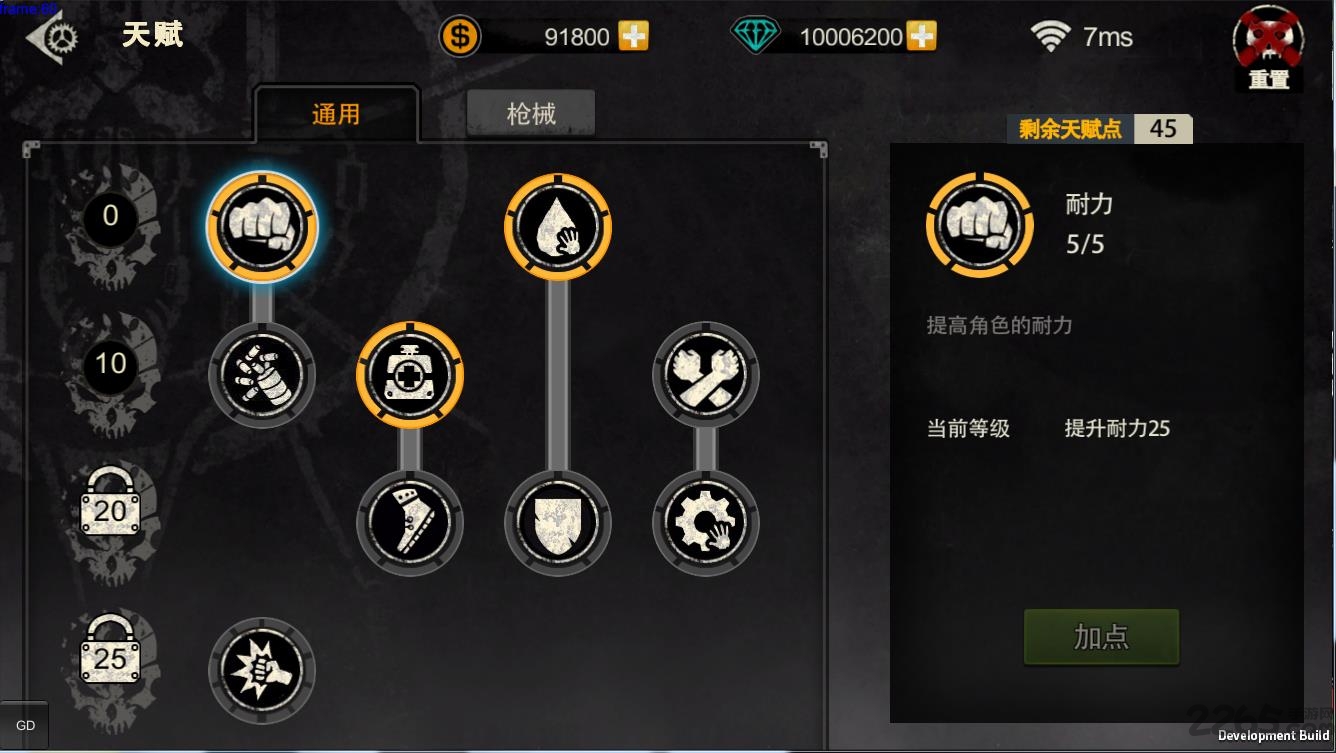This screenshot has height=753, width=1336.
Task: Click the grabbing hand talent icon
Action: tap(261, 375)
